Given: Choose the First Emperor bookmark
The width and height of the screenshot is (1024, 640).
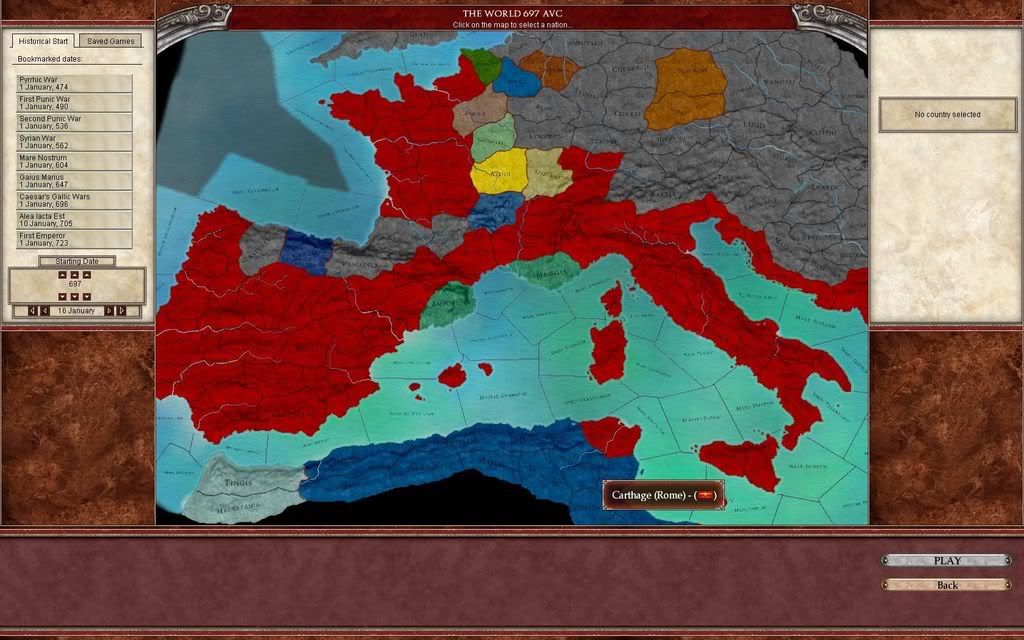Looking at the screenshot, I should coord(74,239).
